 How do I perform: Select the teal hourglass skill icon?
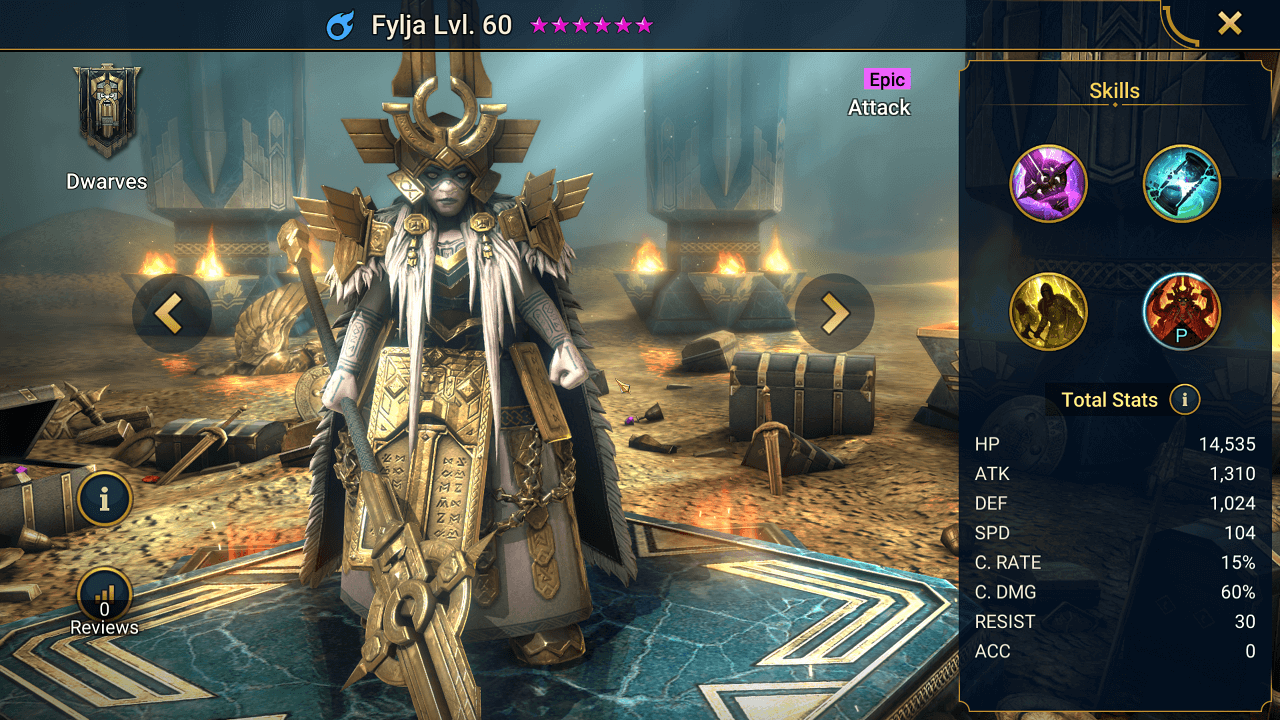[x=1181, y=184]
